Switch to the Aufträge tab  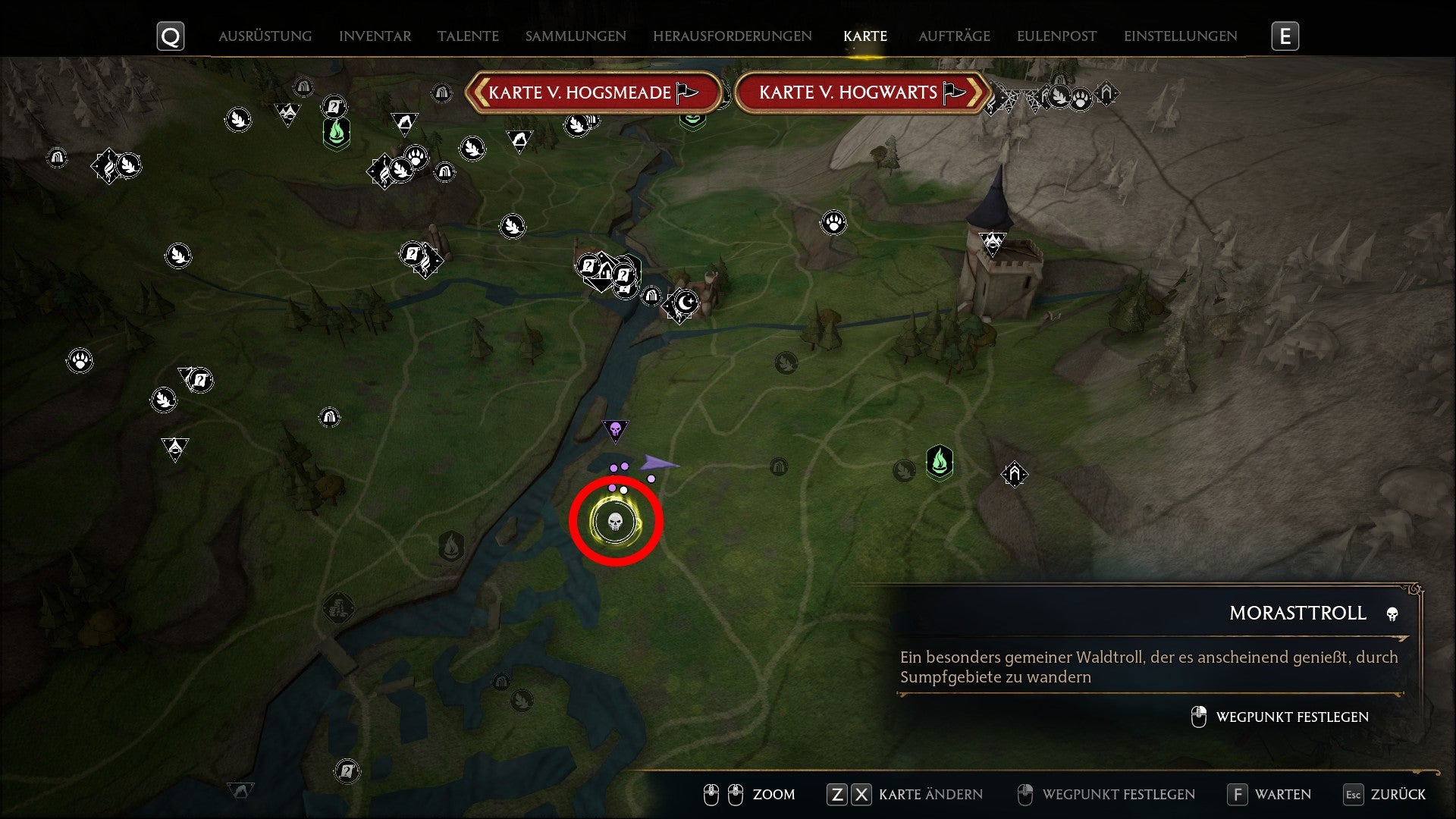pos(954,36)
